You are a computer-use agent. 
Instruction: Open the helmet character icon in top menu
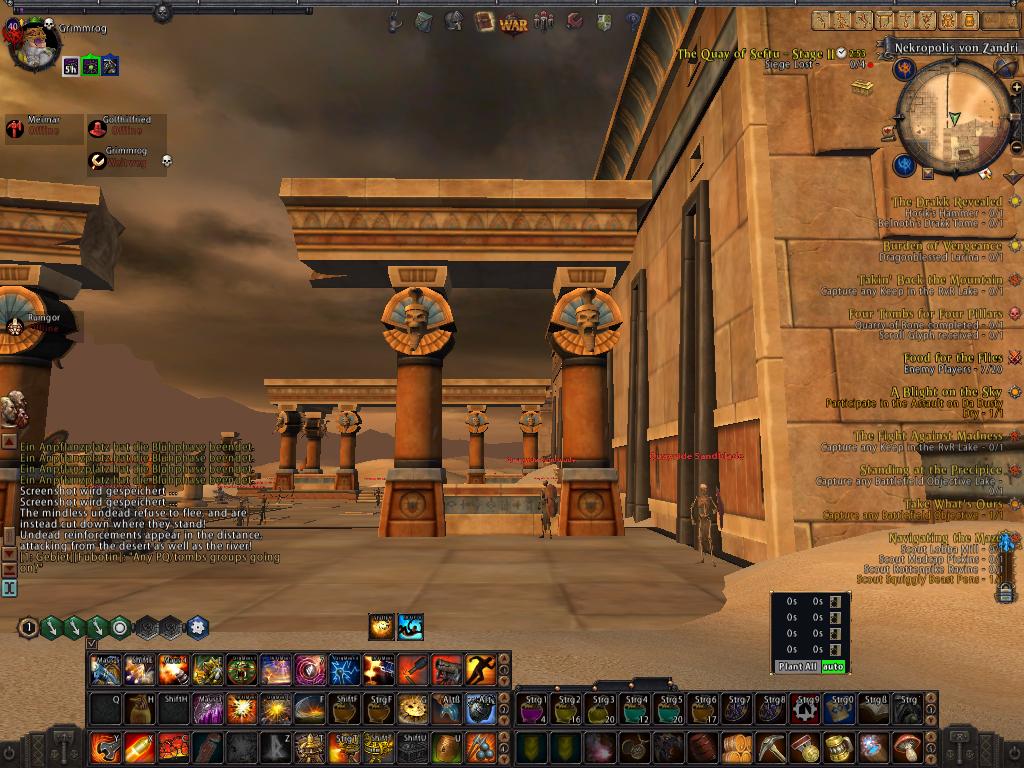pos(454,21)
